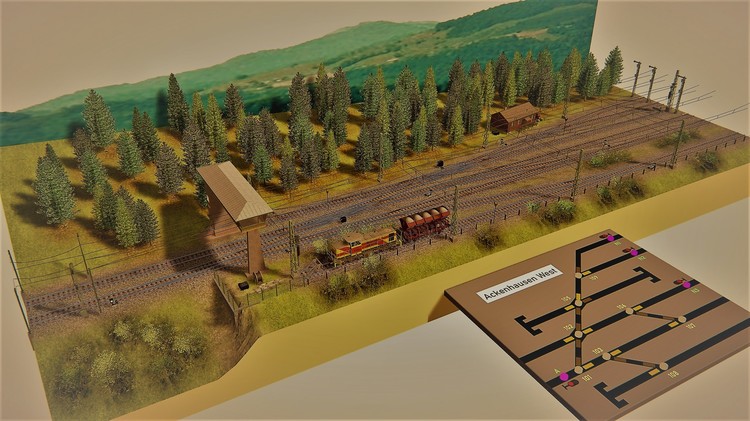Toggle turnout knob 101 on the panel

[x=577, y=369]
